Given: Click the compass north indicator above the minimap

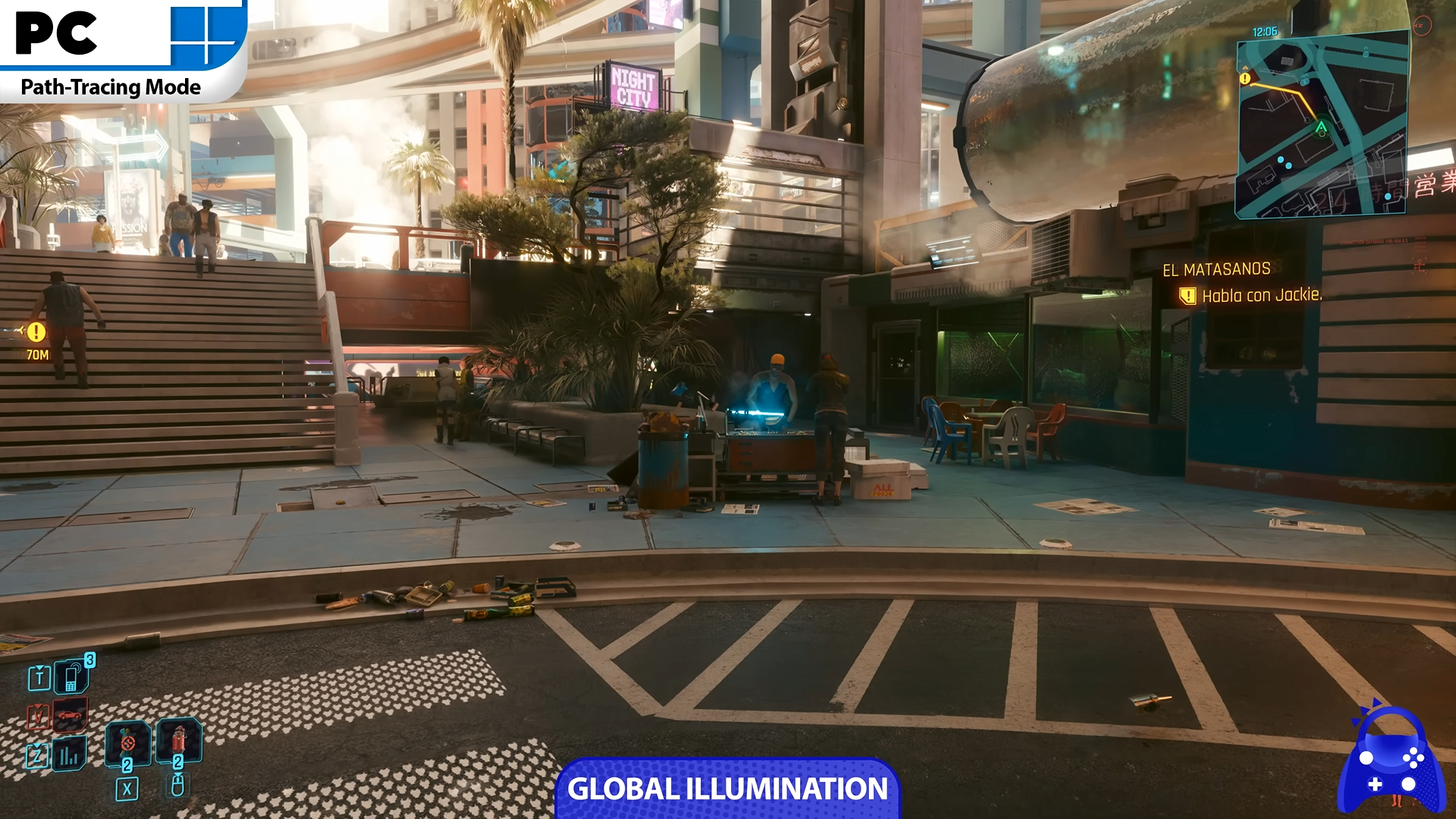Looking at the screenshot, I should tap(1422, 25).
